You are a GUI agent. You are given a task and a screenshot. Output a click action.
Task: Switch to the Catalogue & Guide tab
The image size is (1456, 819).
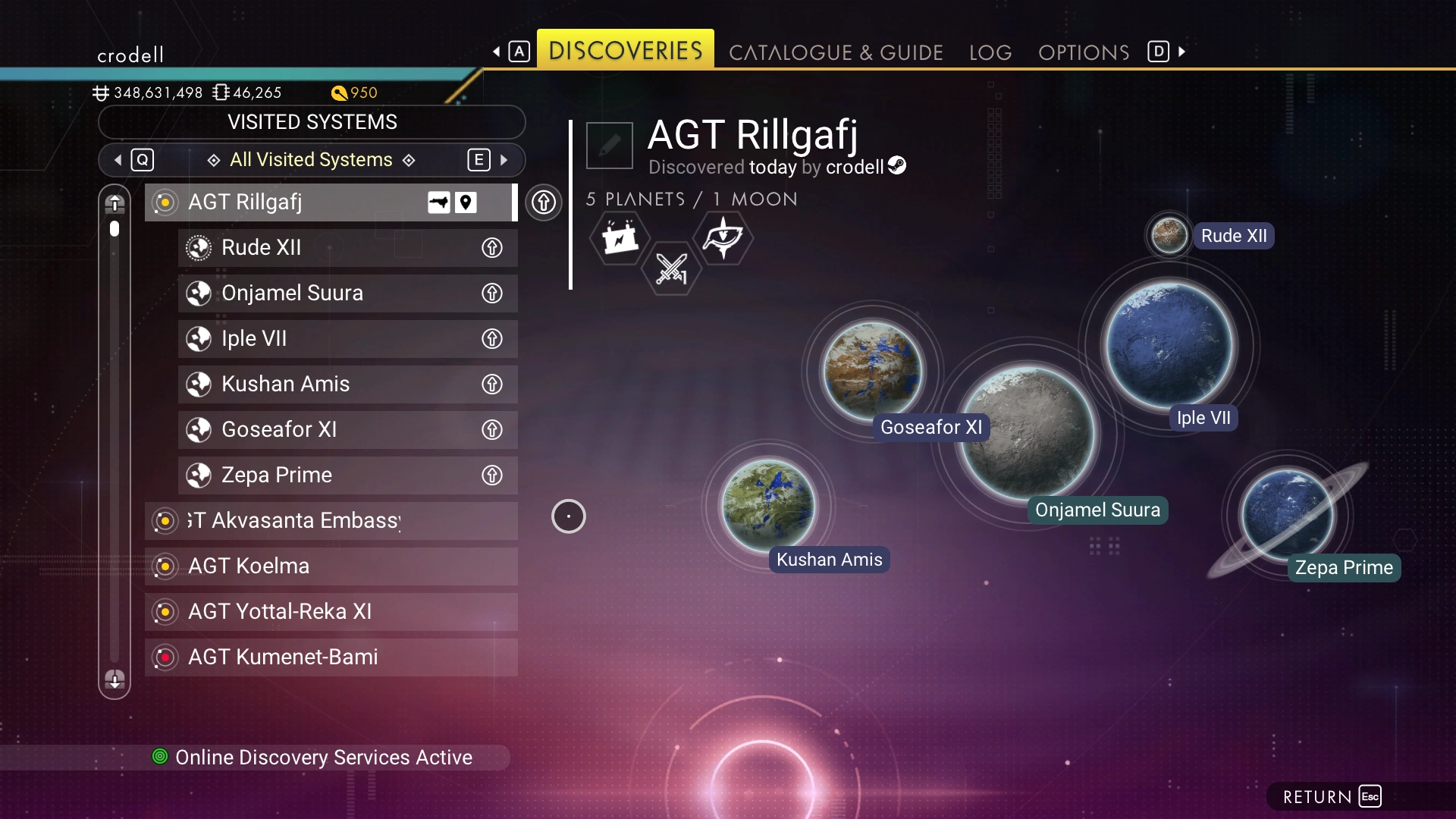(x=836, y=52)
